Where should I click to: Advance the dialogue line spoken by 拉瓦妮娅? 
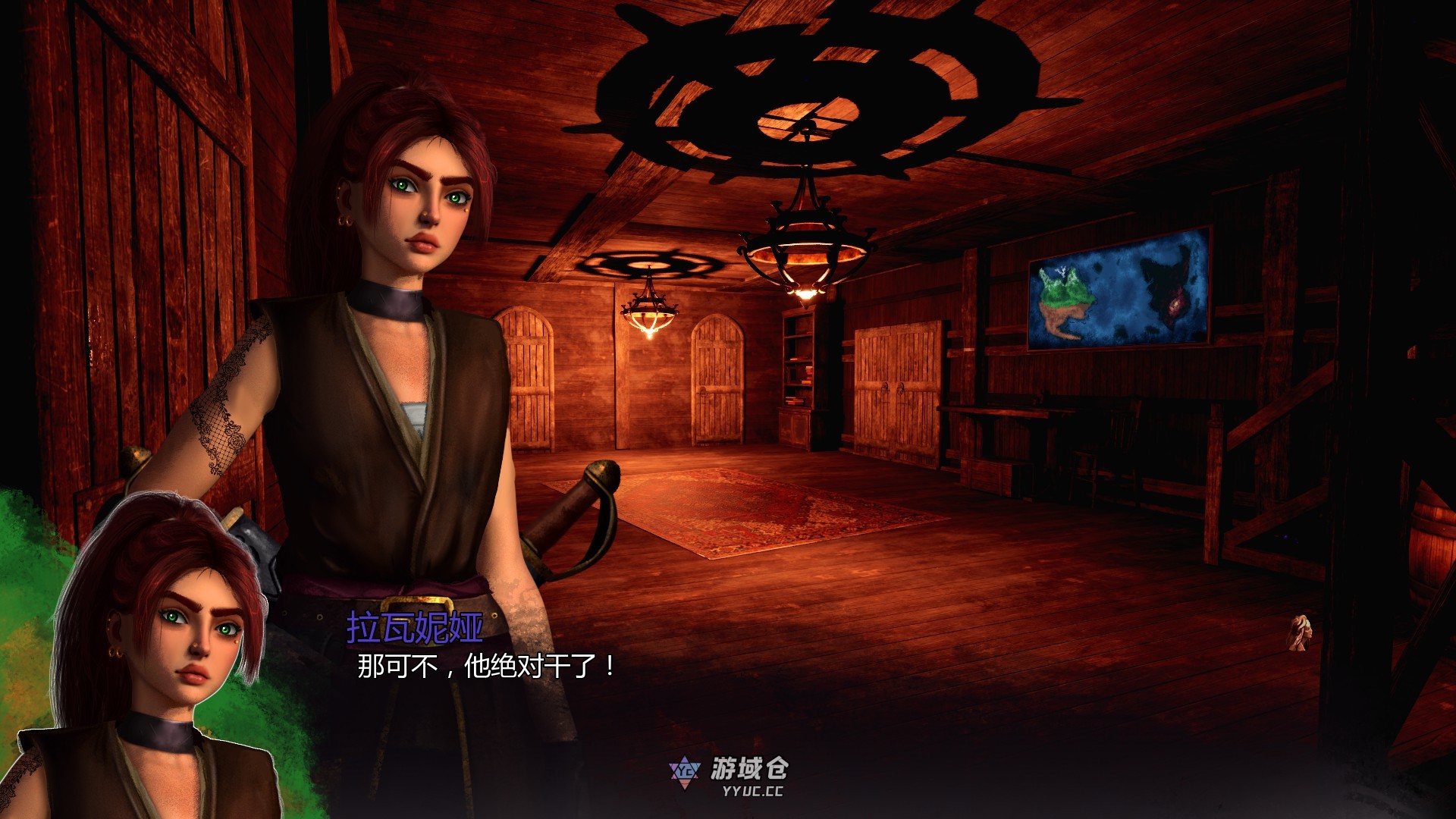pyautogui.click(x=486, y=667)
